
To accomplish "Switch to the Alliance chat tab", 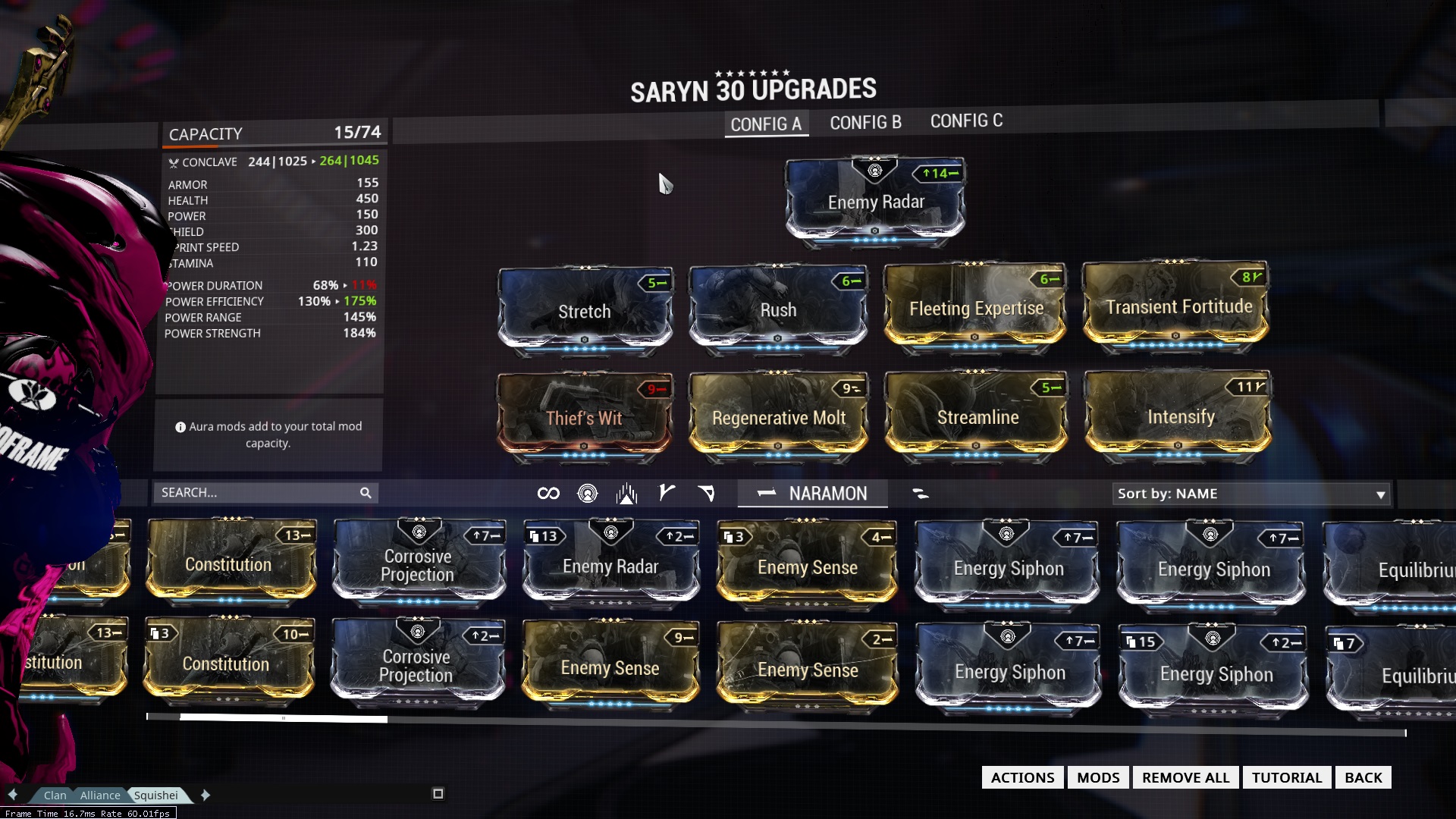I will (100, 795).
